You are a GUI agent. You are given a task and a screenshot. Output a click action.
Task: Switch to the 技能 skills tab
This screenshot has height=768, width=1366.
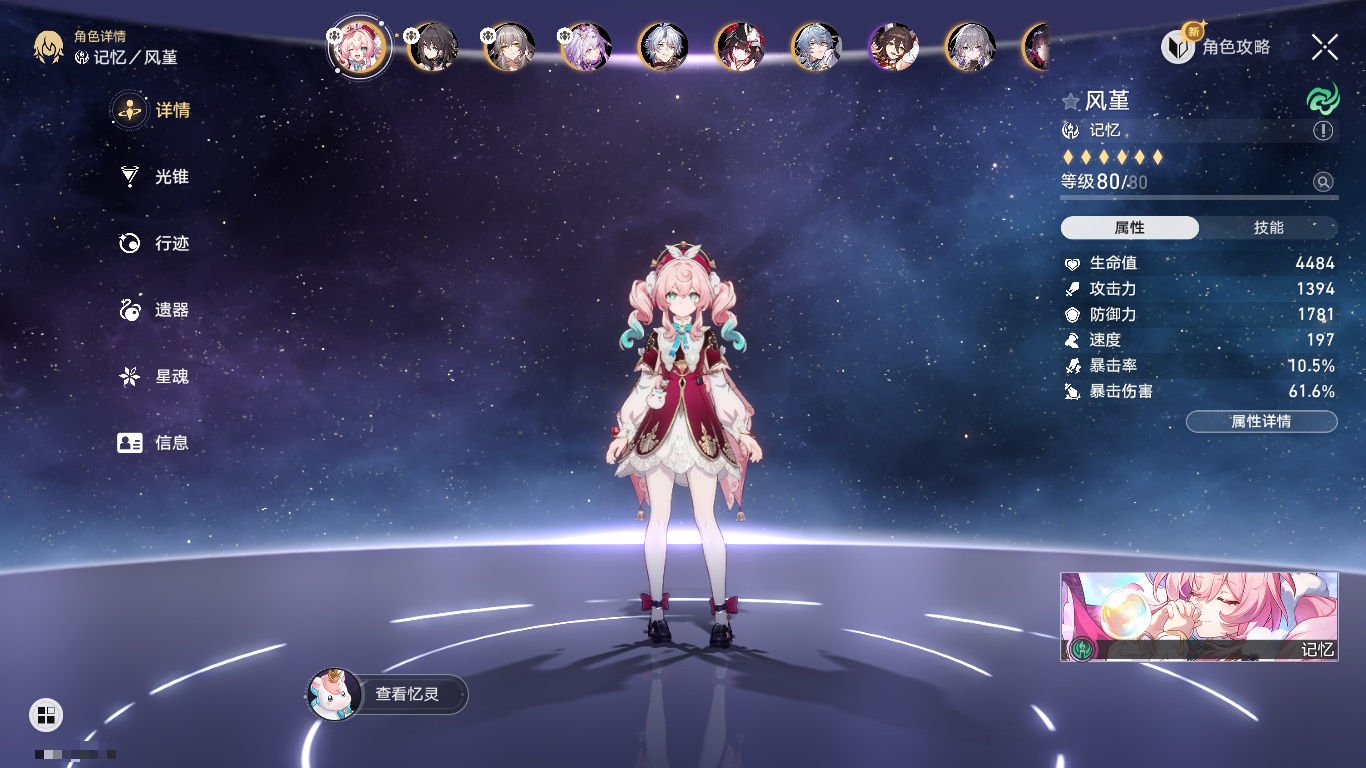(x=1268, y=228)
